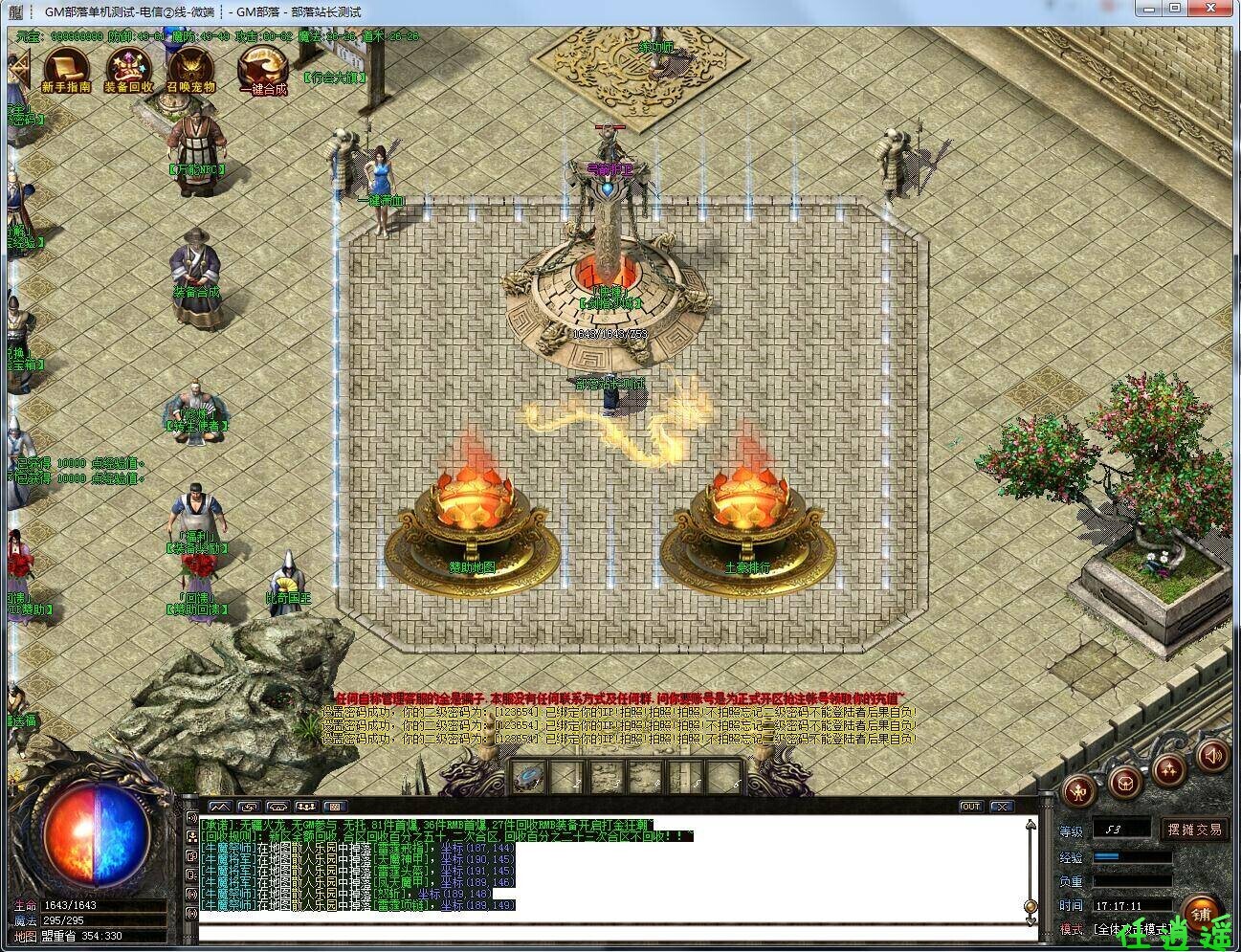Viewport: 1241px width, 952px height.
Task: Select hotbar slot 1 with the blue item
Action: (x=528, y=777)
